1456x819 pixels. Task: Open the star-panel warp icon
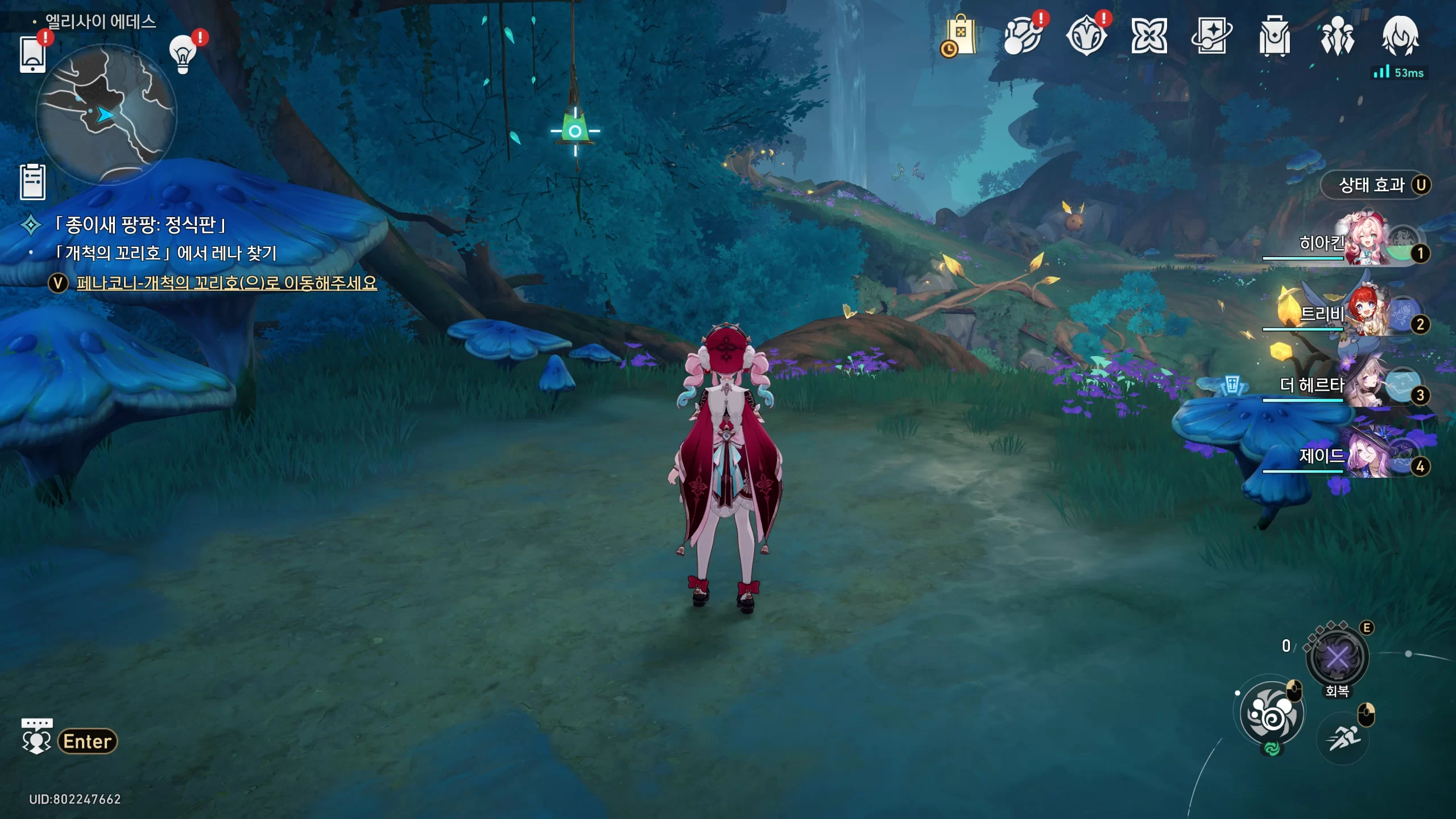(1211, 36)
